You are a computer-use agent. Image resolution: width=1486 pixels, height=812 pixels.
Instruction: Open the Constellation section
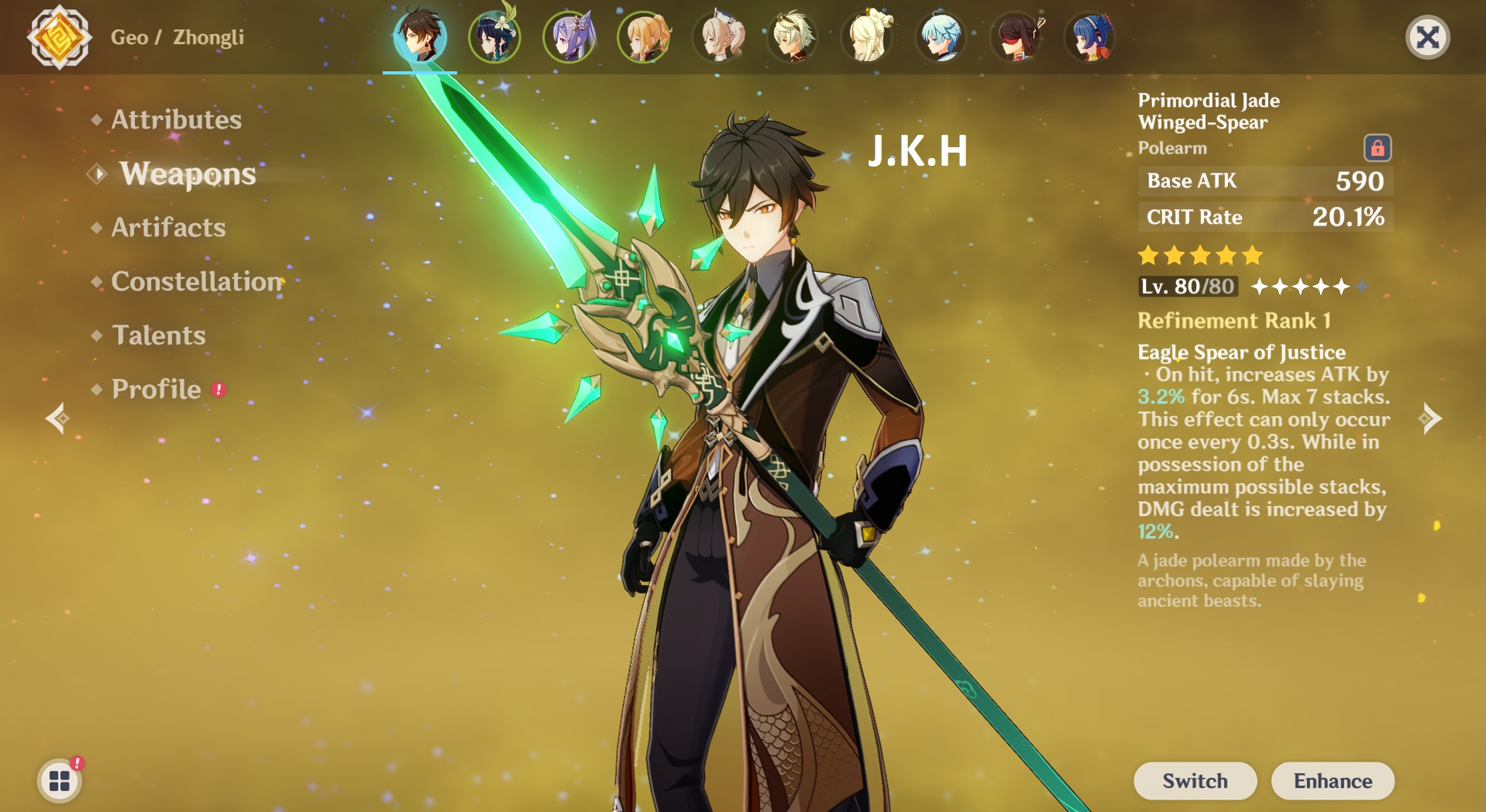195,282
